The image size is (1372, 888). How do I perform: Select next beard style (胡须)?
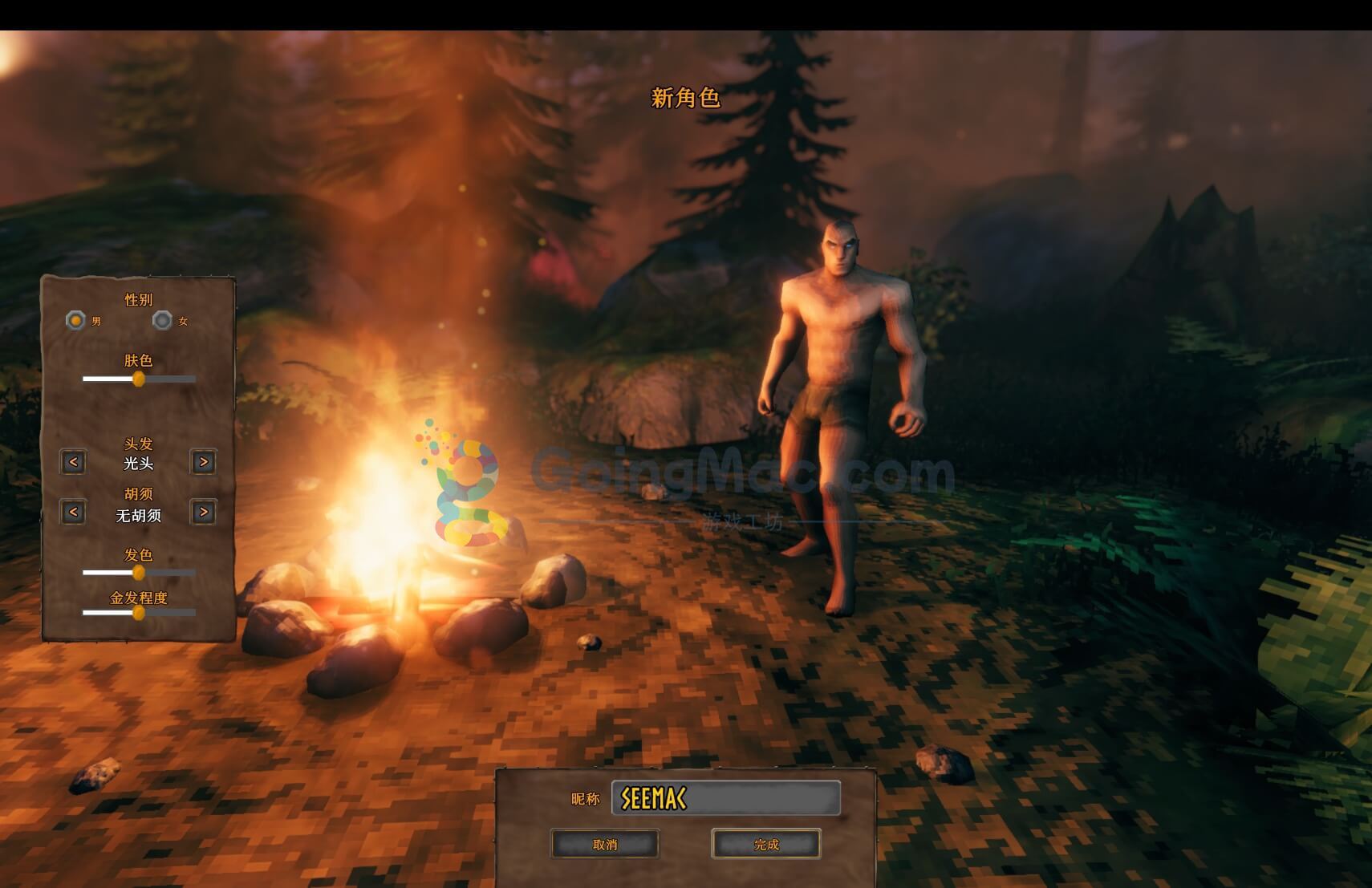coord(203,512)
